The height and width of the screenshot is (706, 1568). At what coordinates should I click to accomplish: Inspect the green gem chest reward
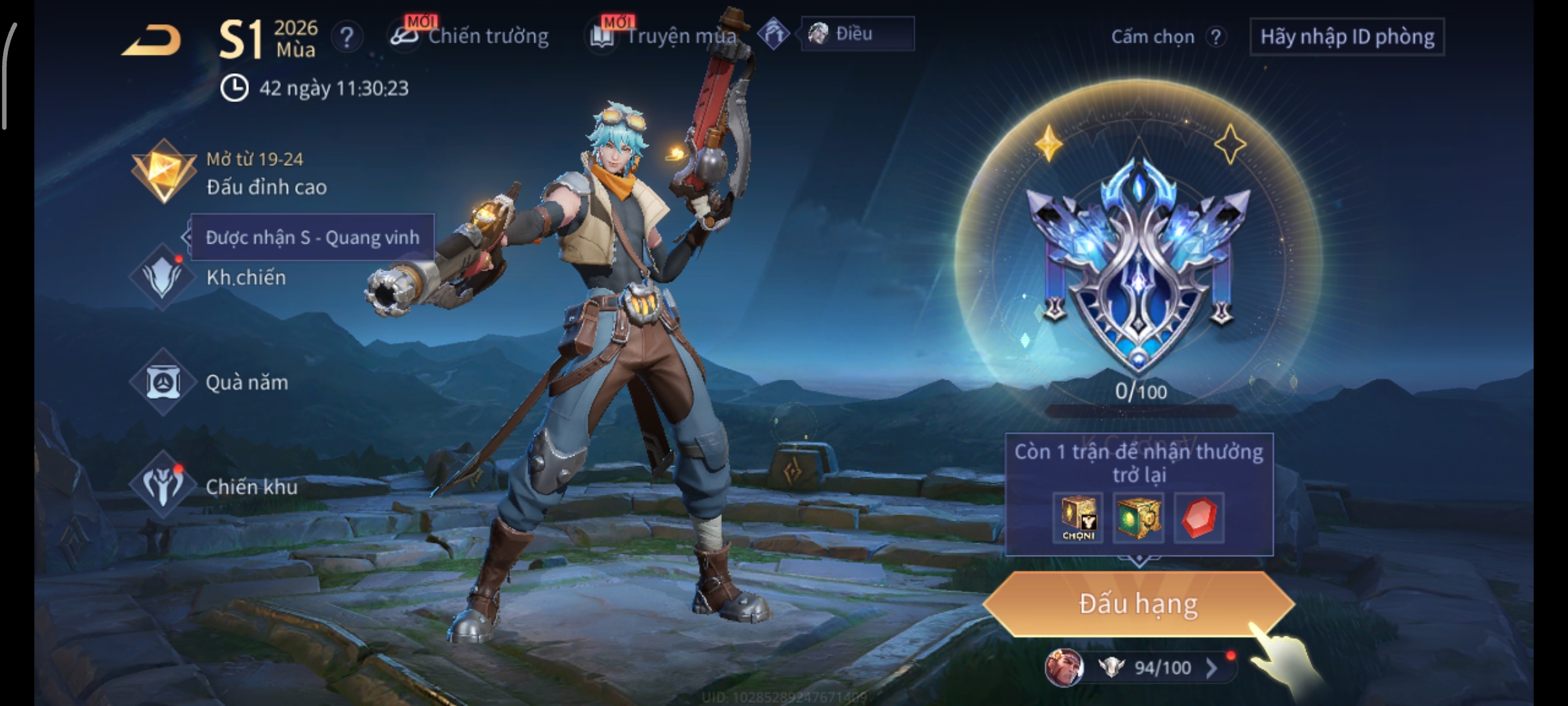point(1137,518)
